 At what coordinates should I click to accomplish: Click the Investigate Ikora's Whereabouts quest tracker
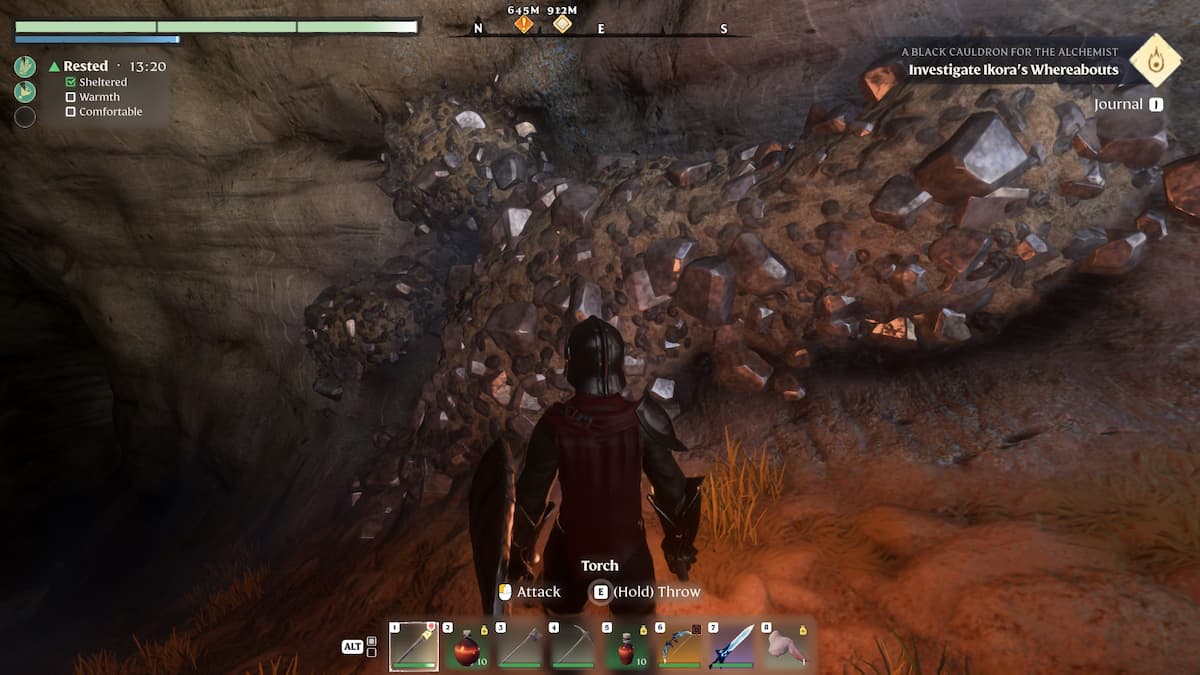point(1013,70)
